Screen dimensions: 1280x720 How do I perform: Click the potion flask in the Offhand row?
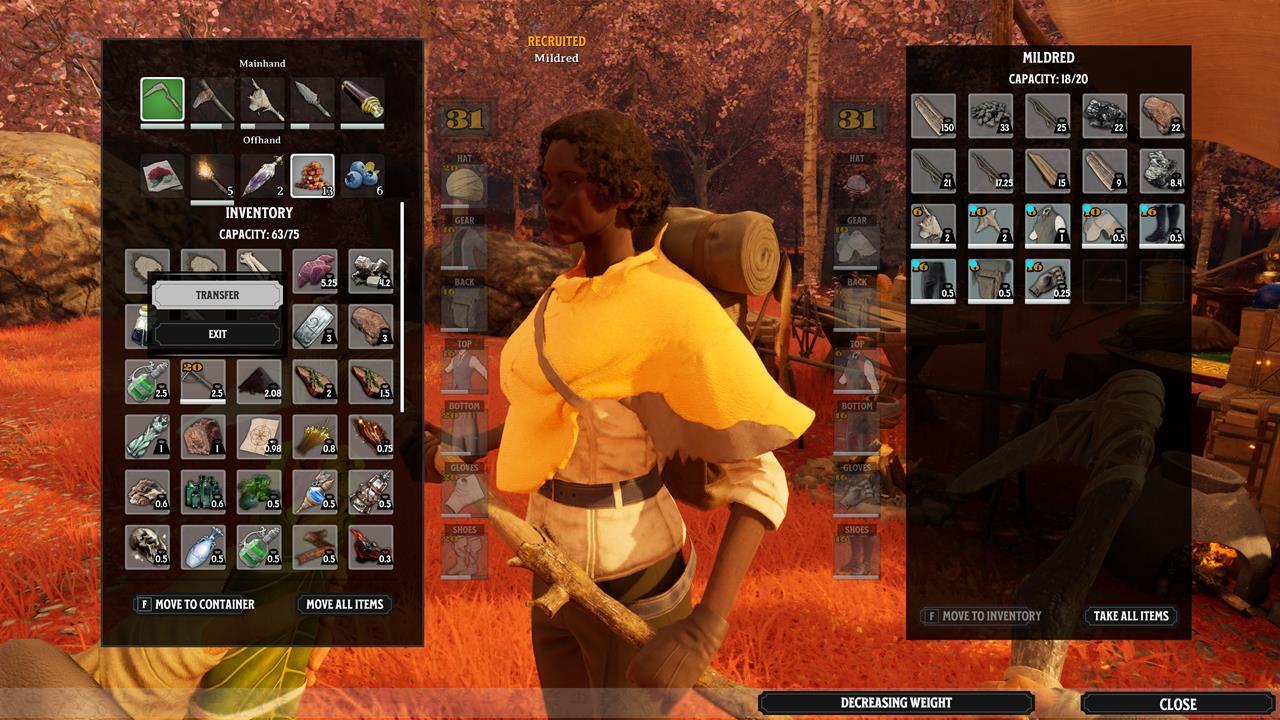(x=262, y=173)
